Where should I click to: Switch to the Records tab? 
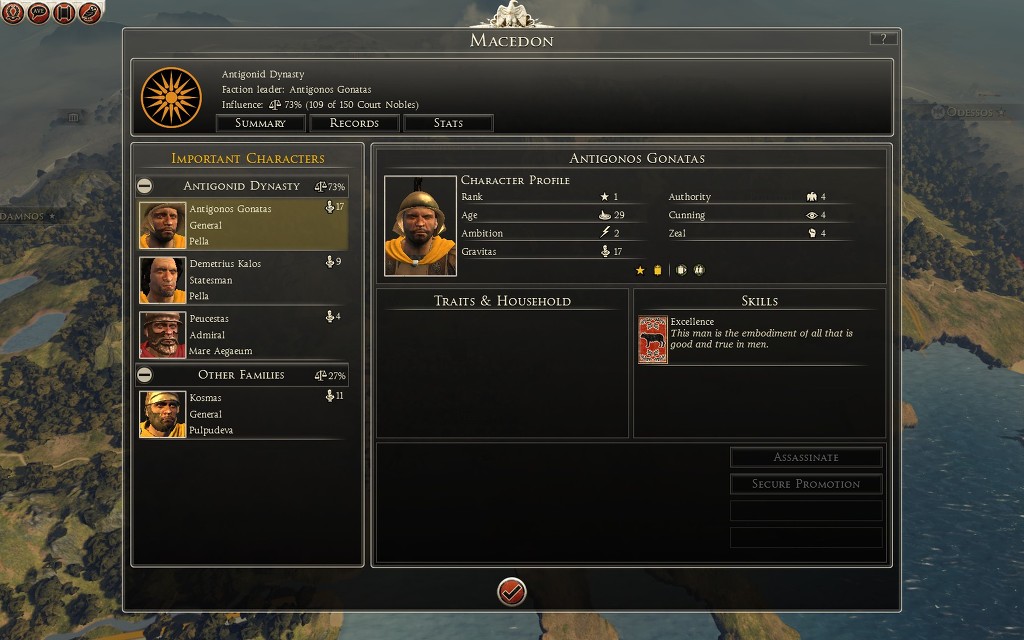pos(354,123)
